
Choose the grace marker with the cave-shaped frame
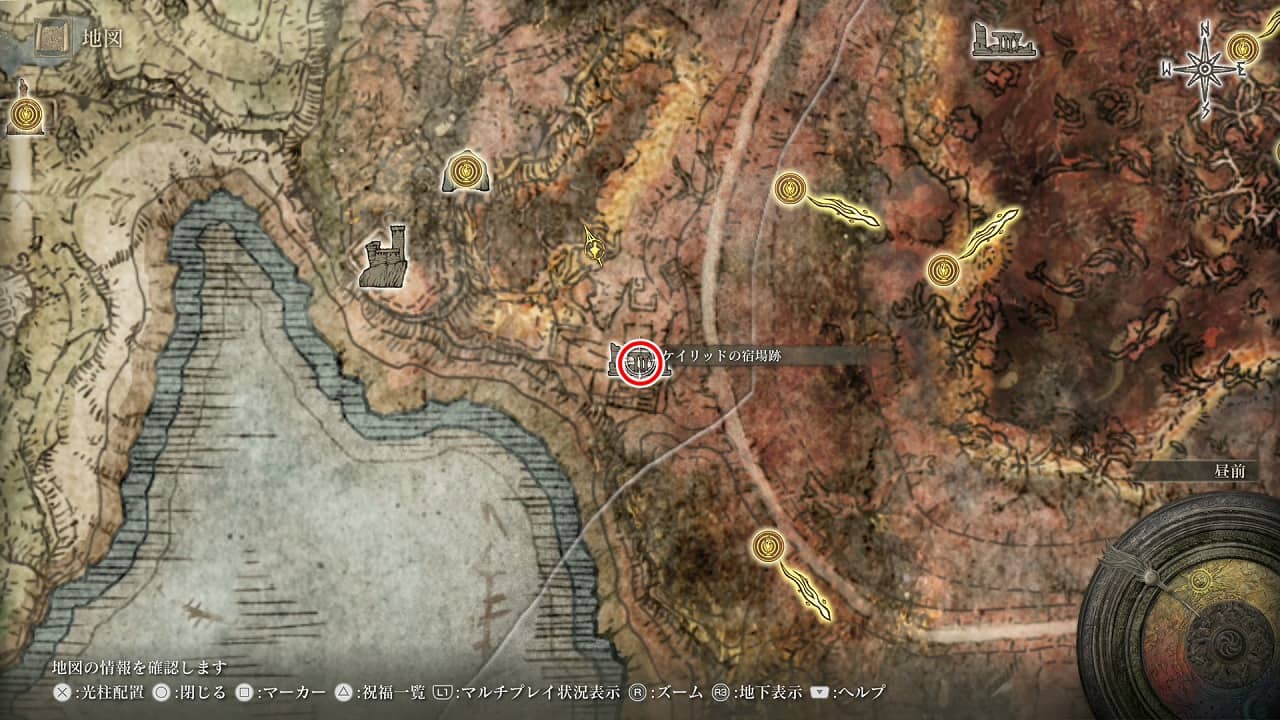pos(465,173)
